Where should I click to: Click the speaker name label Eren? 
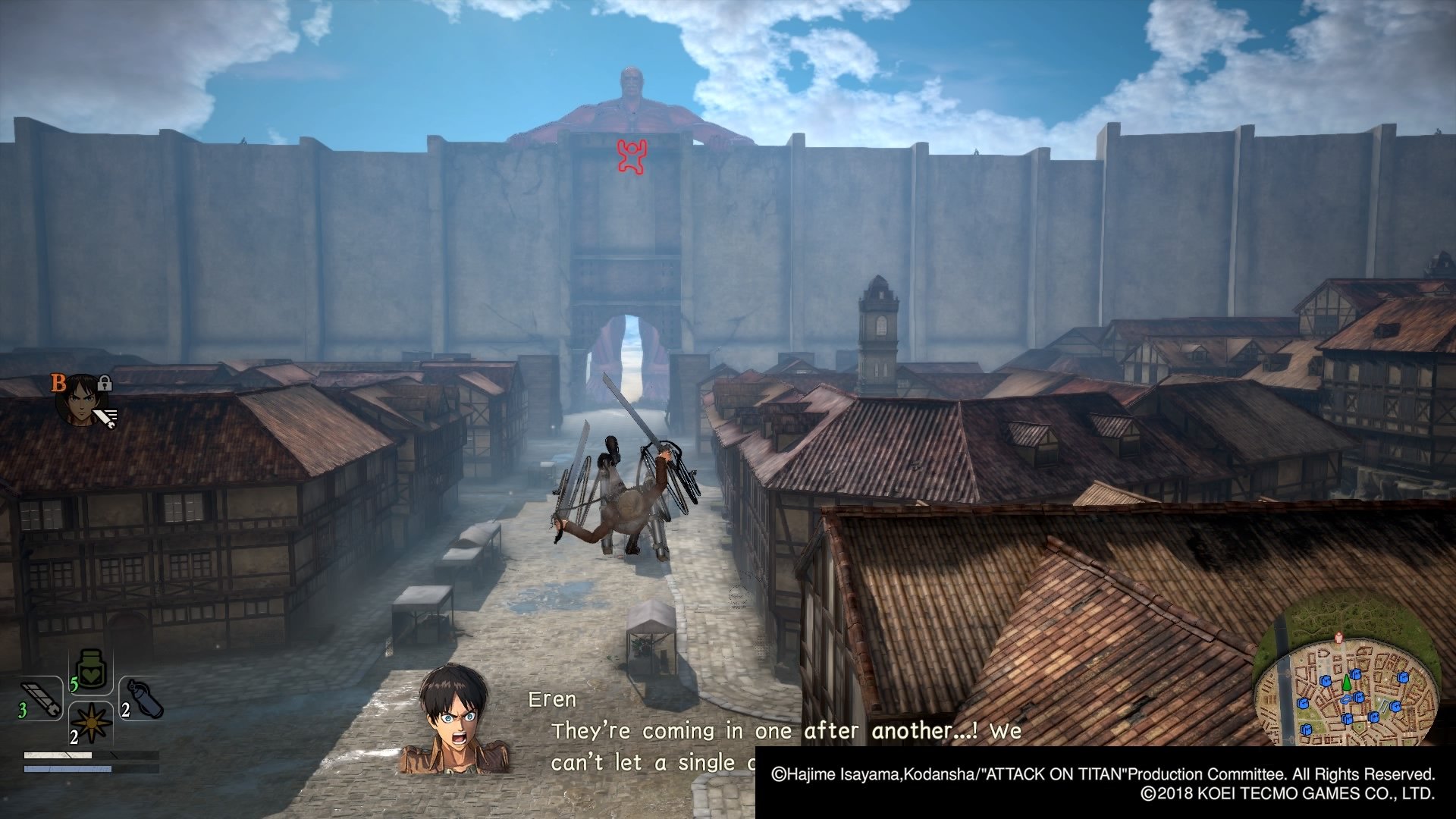point(551,700)
